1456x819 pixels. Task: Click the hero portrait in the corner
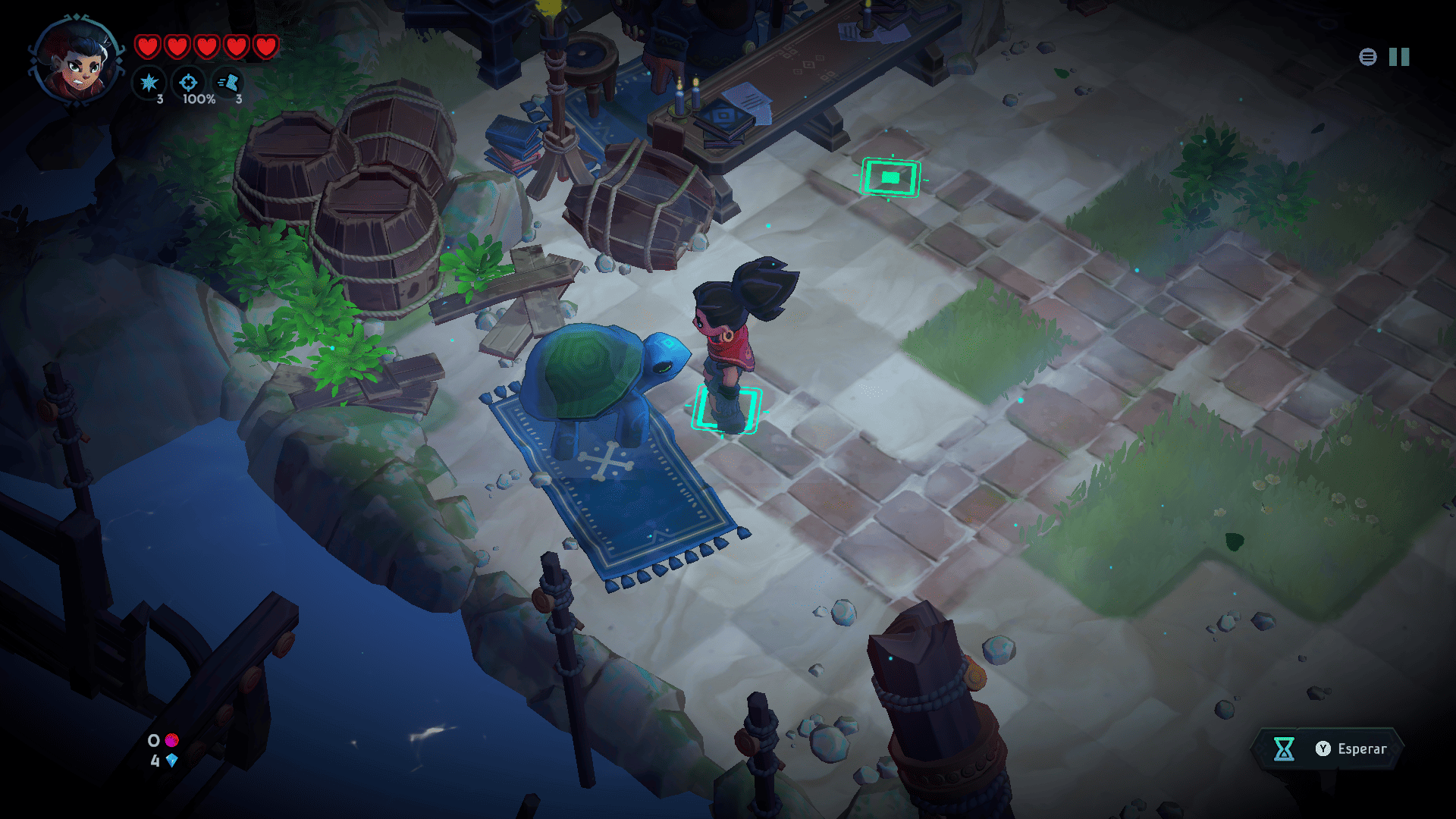click(76, 61)
